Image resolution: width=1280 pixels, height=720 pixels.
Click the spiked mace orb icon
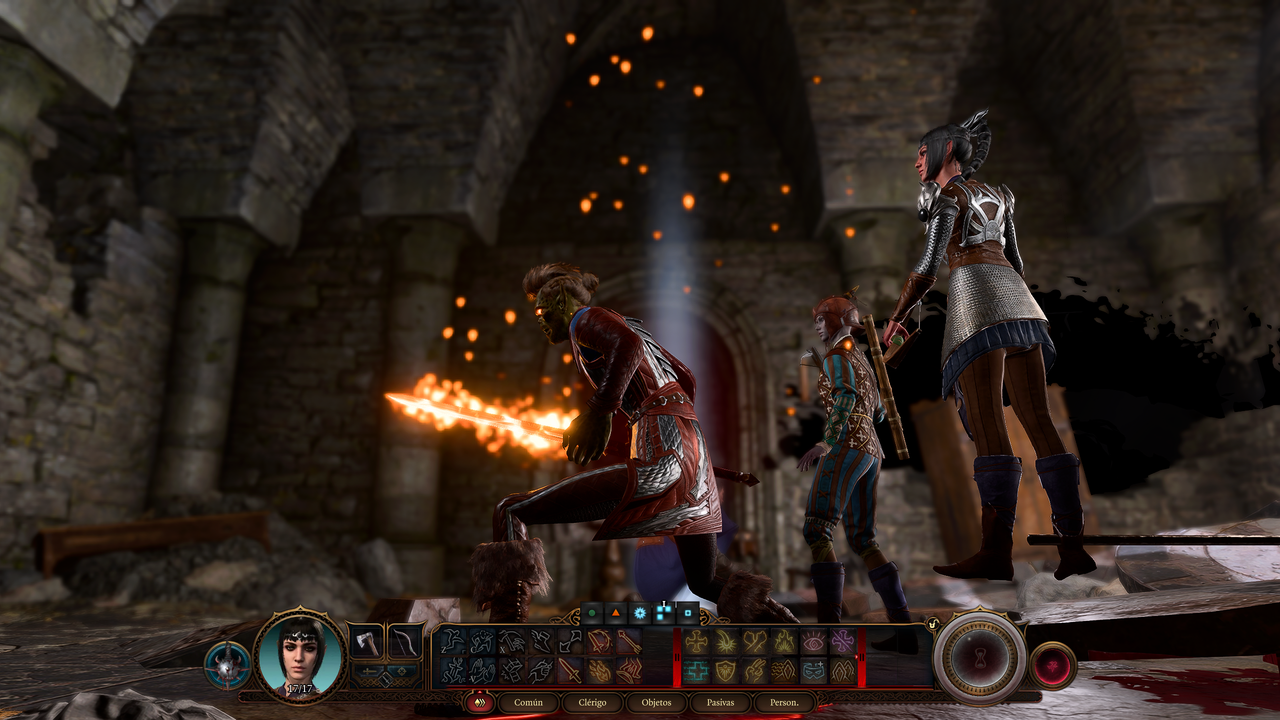[227, 666]
